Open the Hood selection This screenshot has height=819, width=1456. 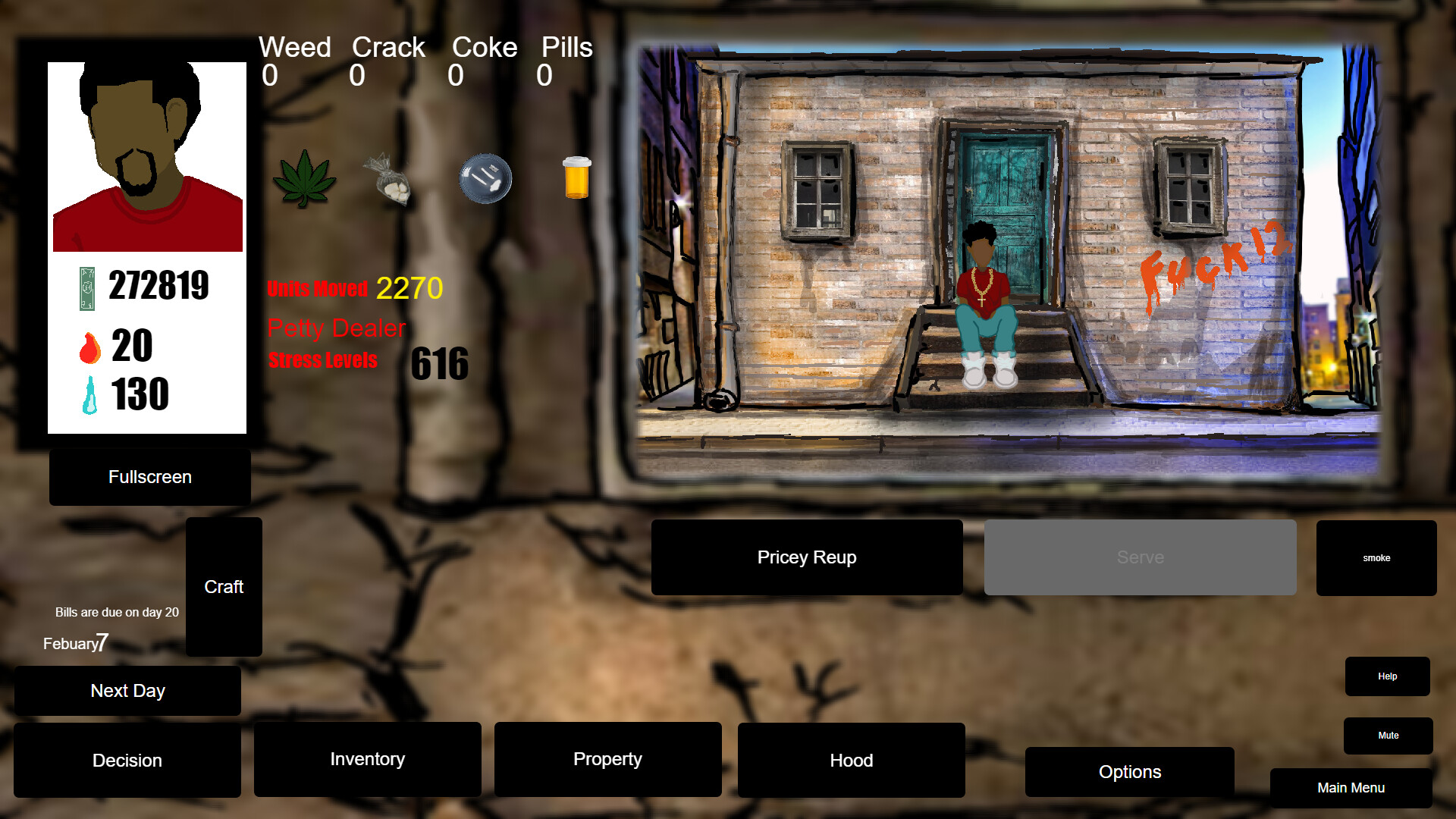pyautogui.click(x=851, y=760)
